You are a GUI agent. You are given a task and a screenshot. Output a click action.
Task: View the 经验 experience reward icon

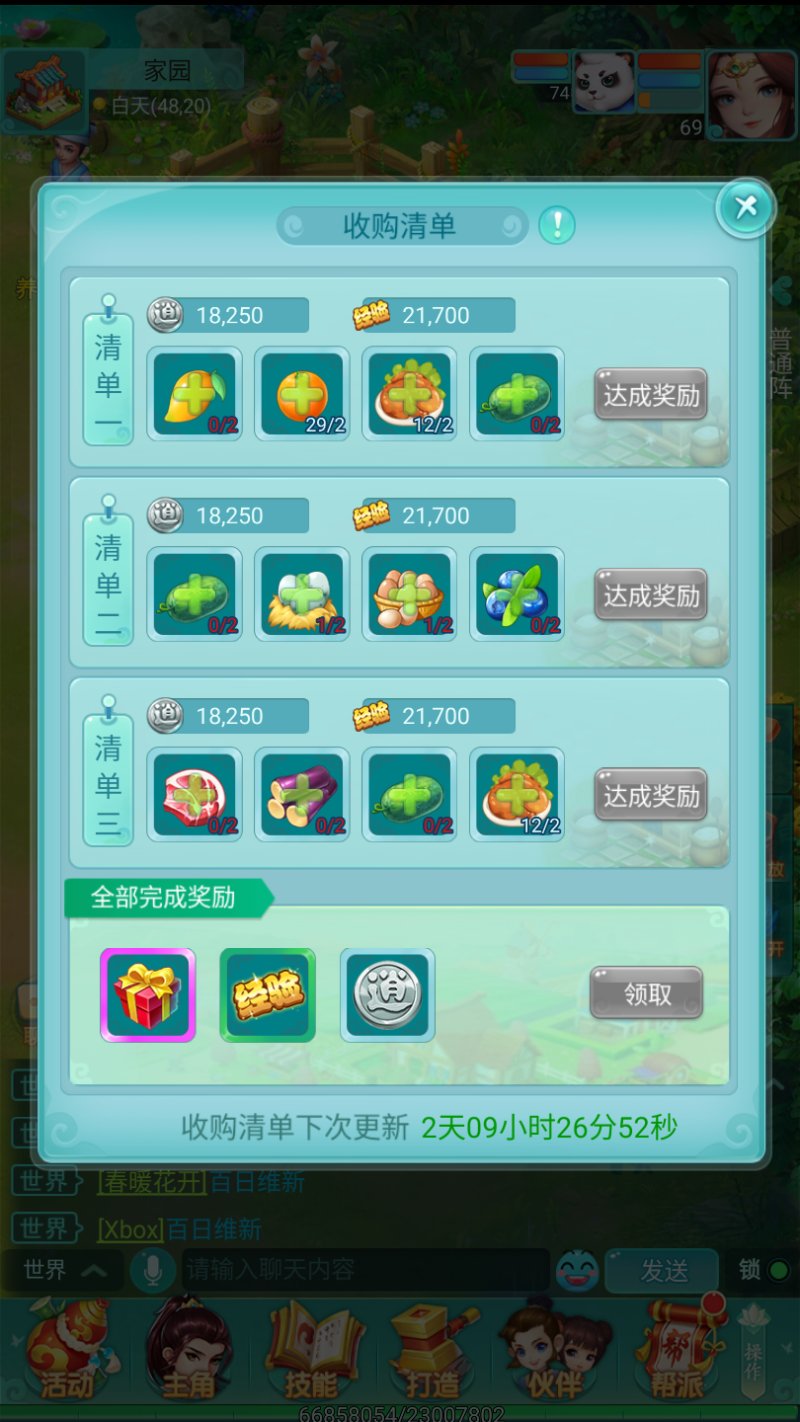point(268,995)
